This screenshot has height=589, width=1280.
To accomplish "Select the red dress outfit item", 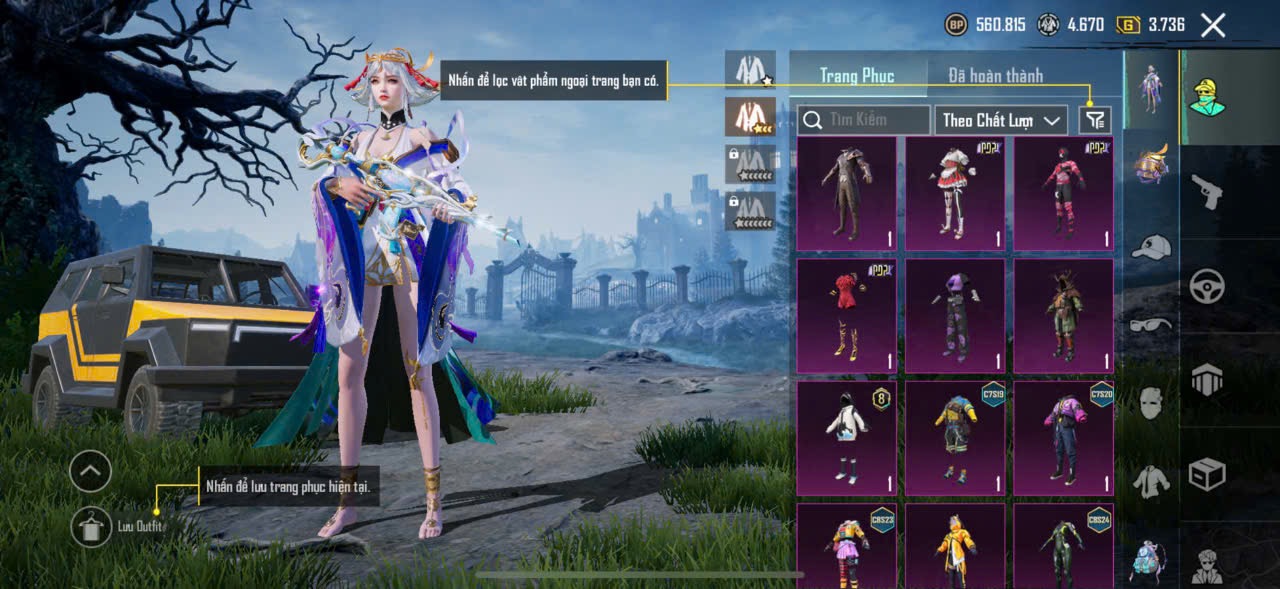I will tap(847, 316).
